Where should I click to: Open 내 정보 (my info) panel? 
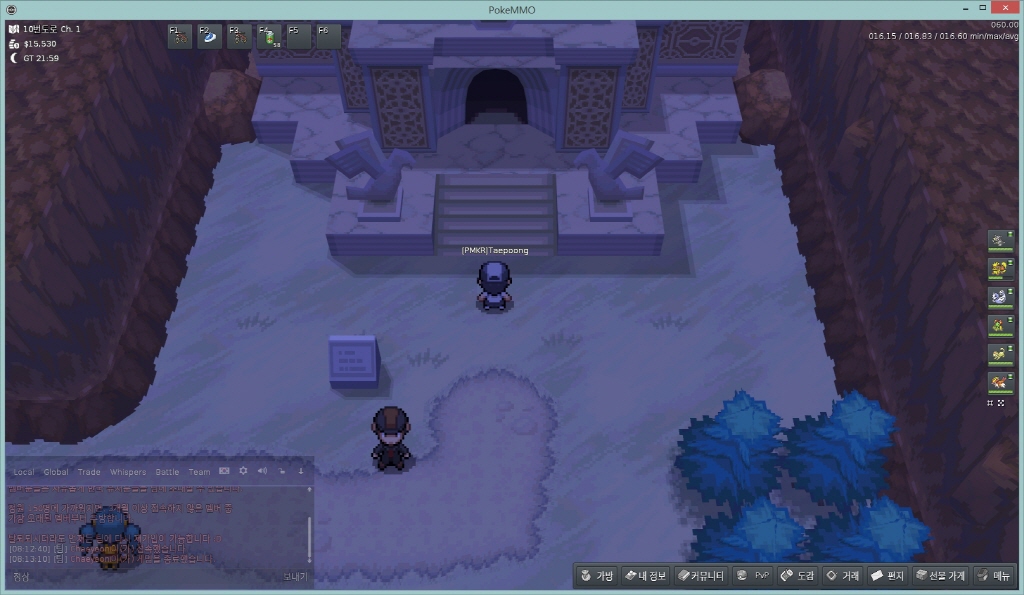645,576
